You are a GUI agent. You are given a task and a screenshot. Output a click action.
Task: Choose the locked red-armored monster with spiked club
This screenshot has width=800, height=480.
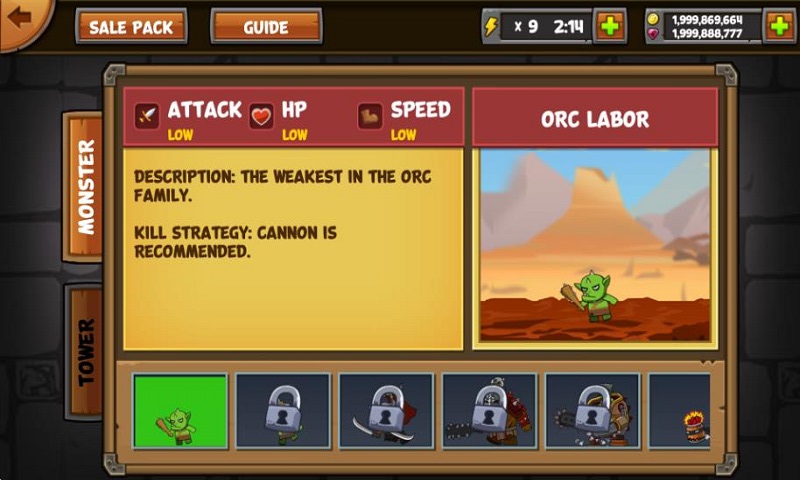489,410
